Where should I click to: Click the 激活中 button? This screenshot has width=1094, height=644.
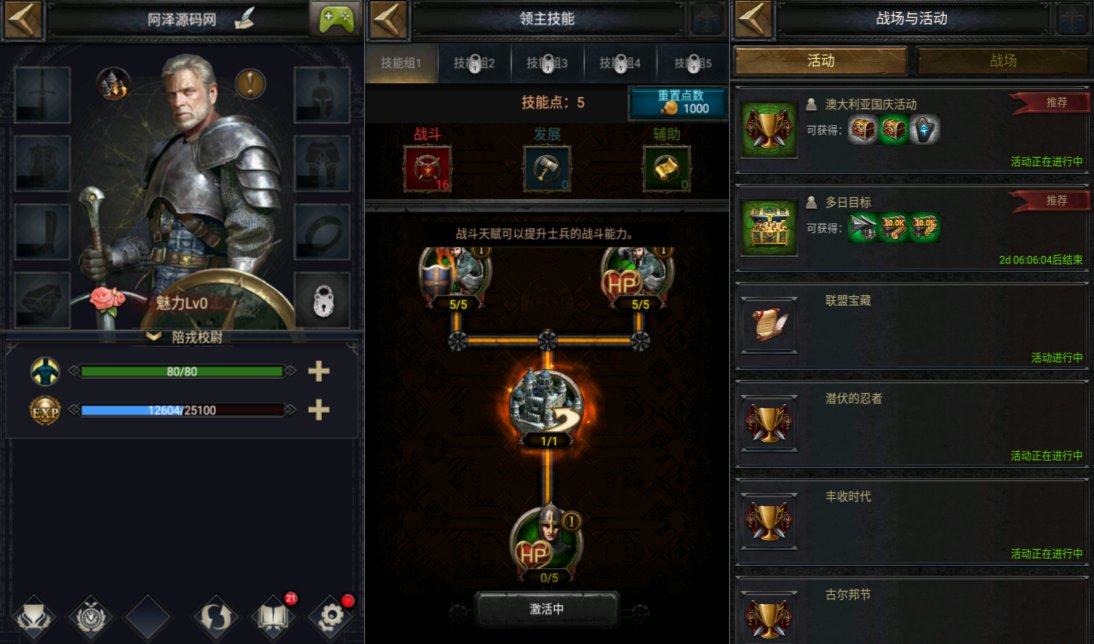point(546,608)
